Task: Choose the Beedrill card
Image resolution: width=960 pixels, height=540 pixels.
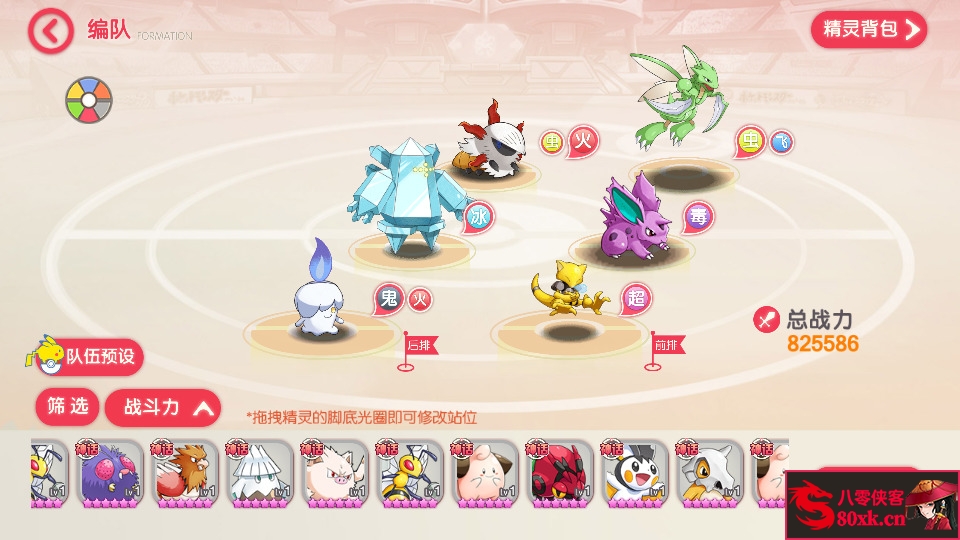Action: 409,473
